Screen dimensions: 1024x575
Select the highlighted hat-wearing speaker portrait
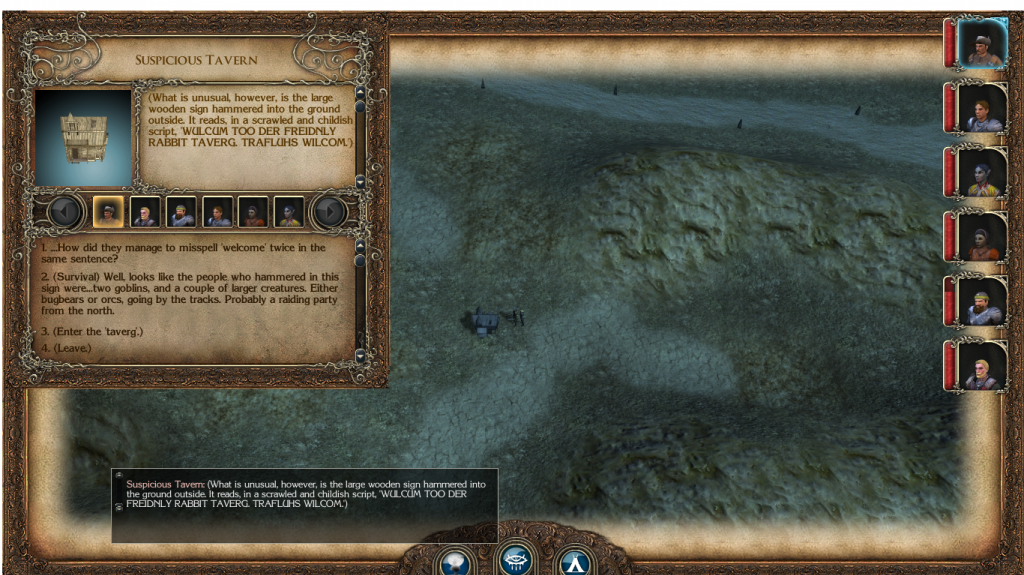pyautogui.click(x=108, y=212)
